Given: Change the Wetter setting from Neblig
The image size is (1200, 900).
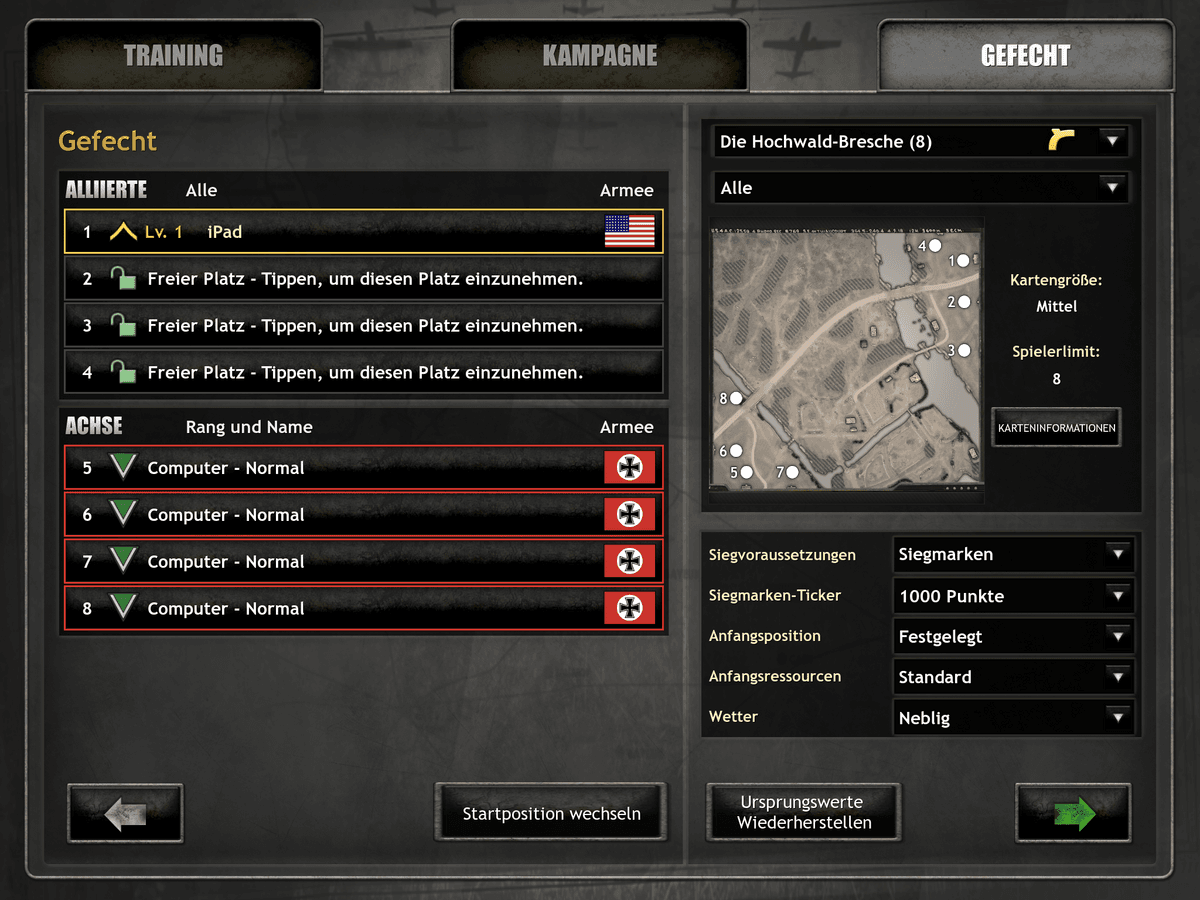Looking at the screenshot, I should pos(1013,718).
